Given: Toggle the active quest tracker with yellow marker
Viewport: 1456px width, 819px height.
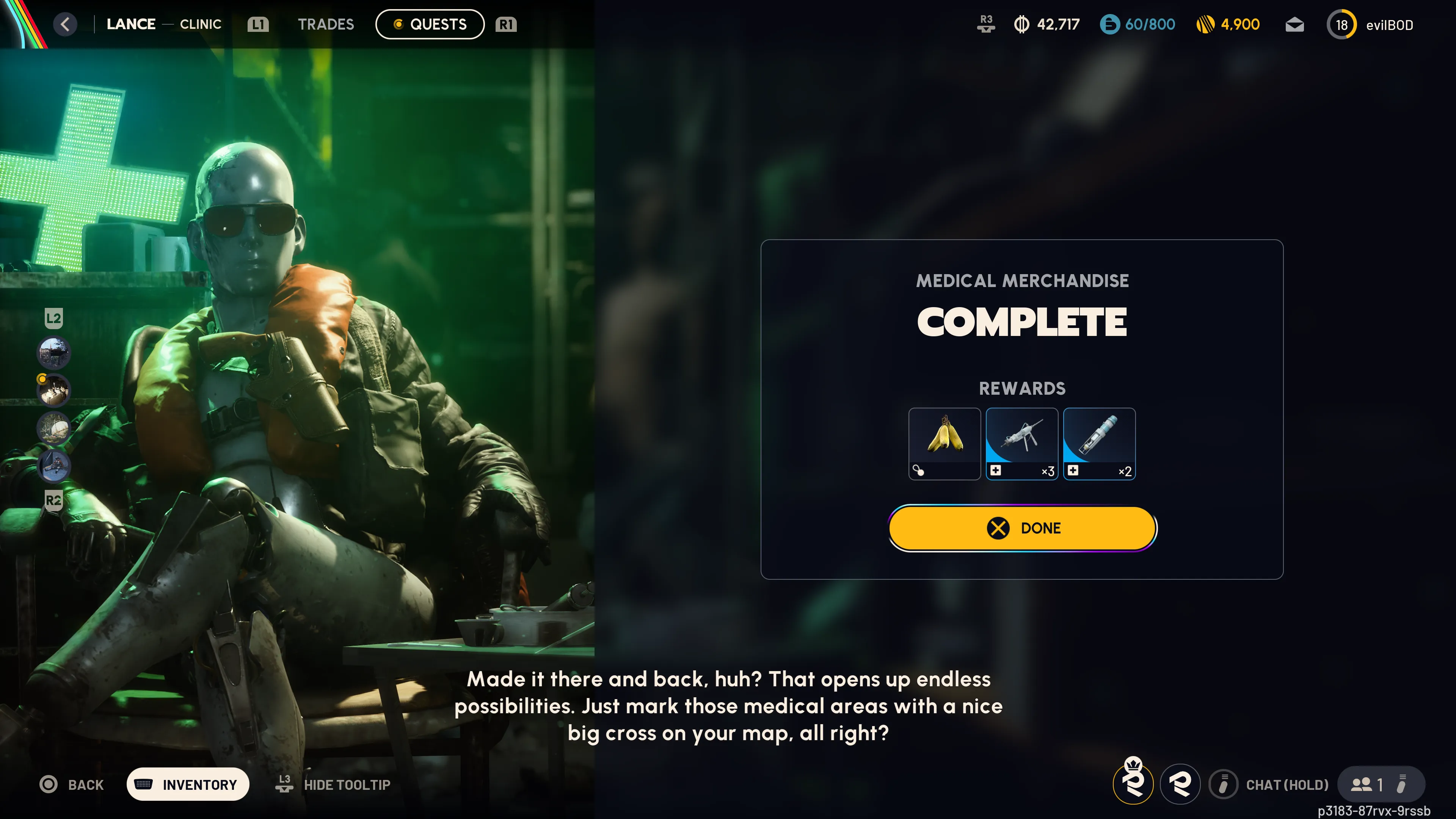Looking at the screenshot, I should (54, 390).
